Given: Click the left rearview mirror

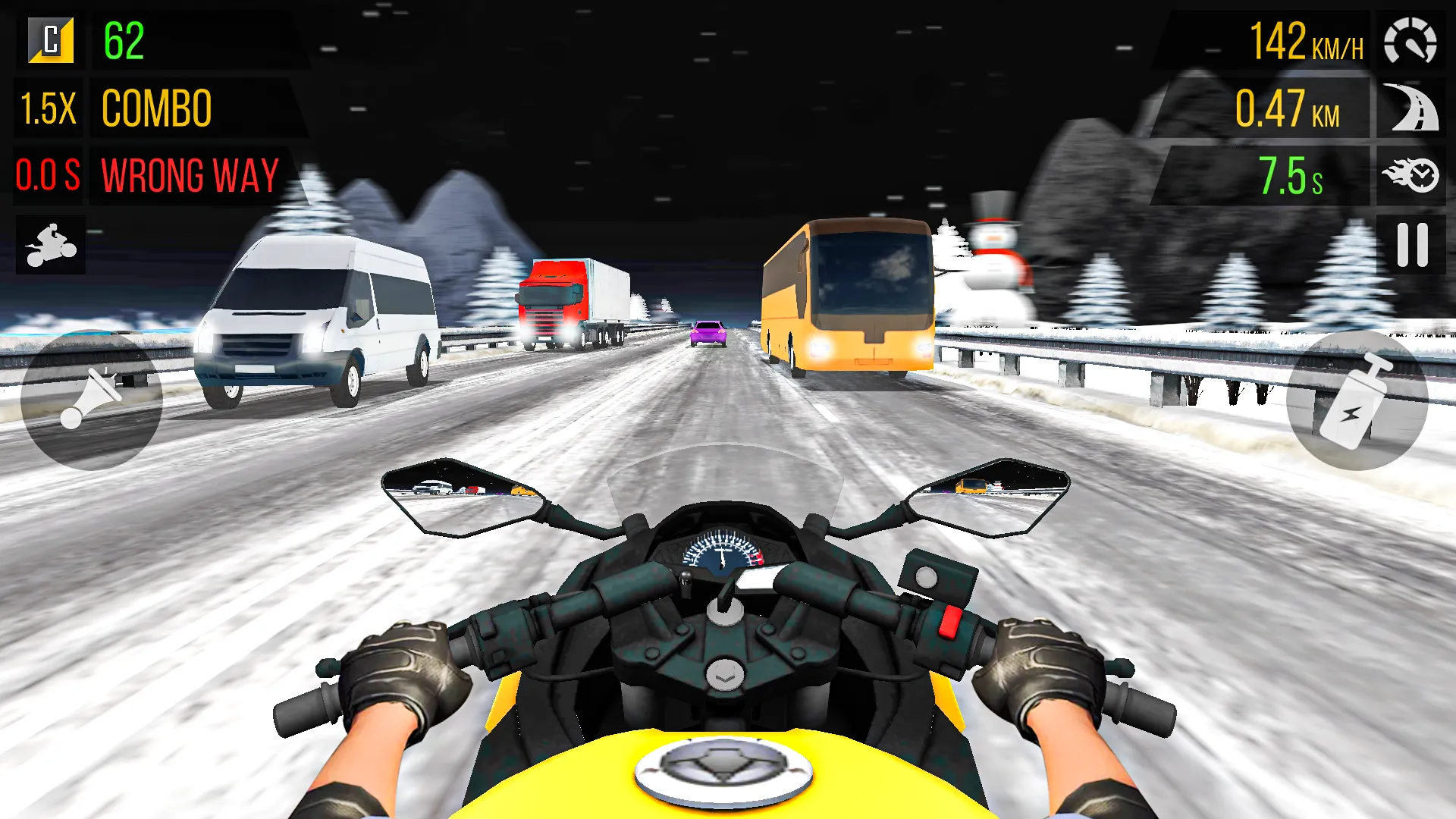Looking at the screenshot, I should click(x=460, y=493).
